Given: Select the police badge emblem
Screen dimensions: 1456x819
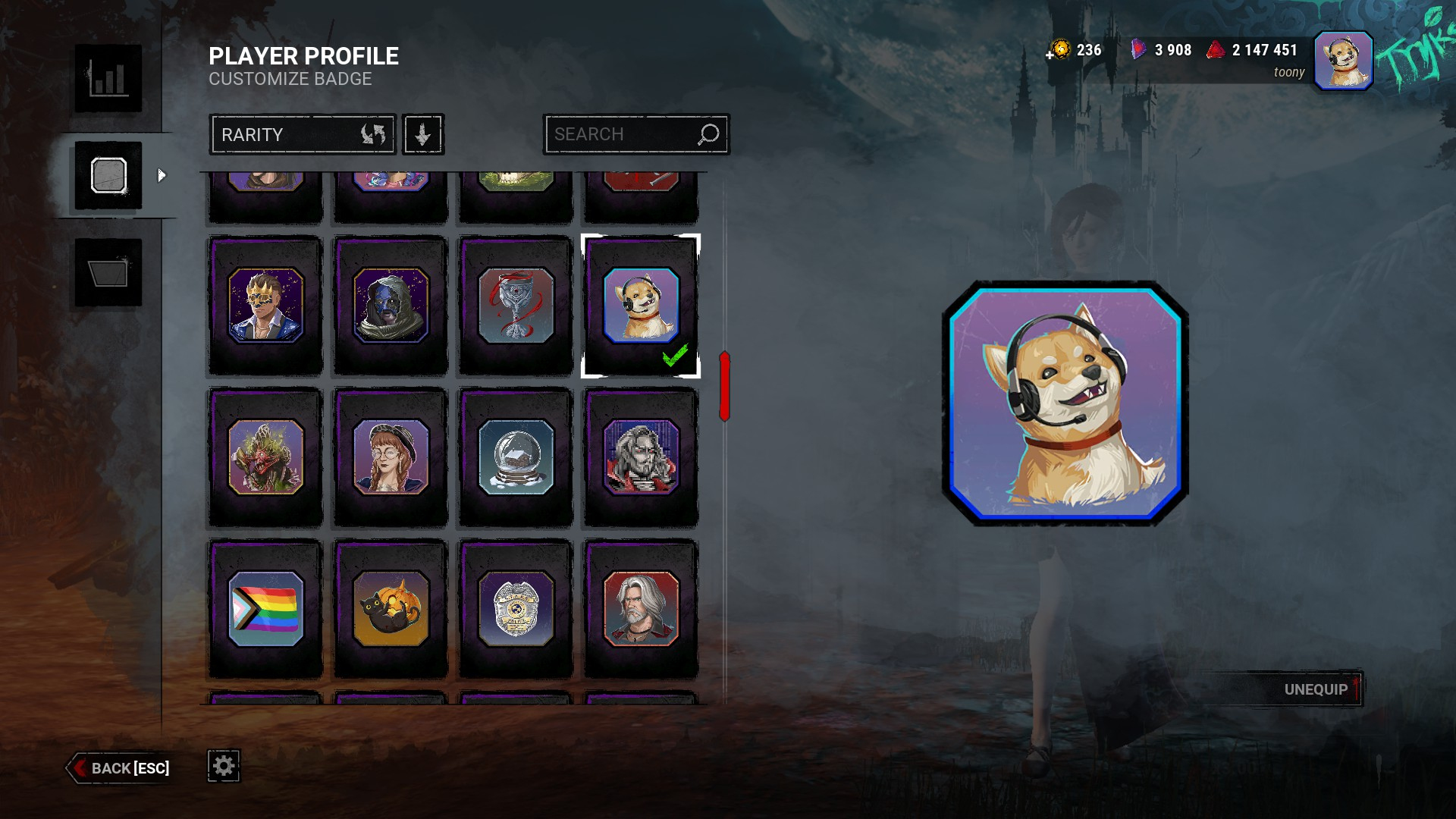Looking at the screenshot, I should (516, 609).
